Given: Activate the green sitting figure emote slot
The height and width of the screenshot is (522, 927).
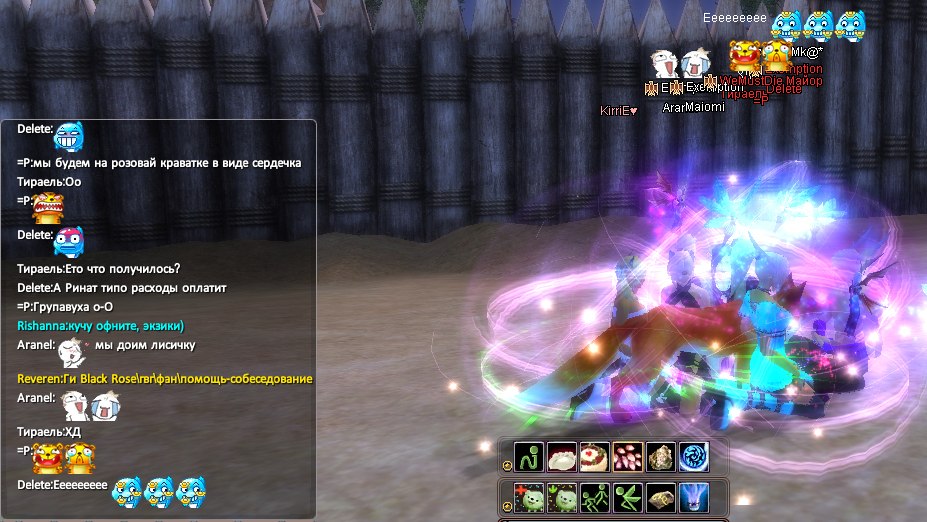Looking at the screenshot, I should tap(529, 455).
